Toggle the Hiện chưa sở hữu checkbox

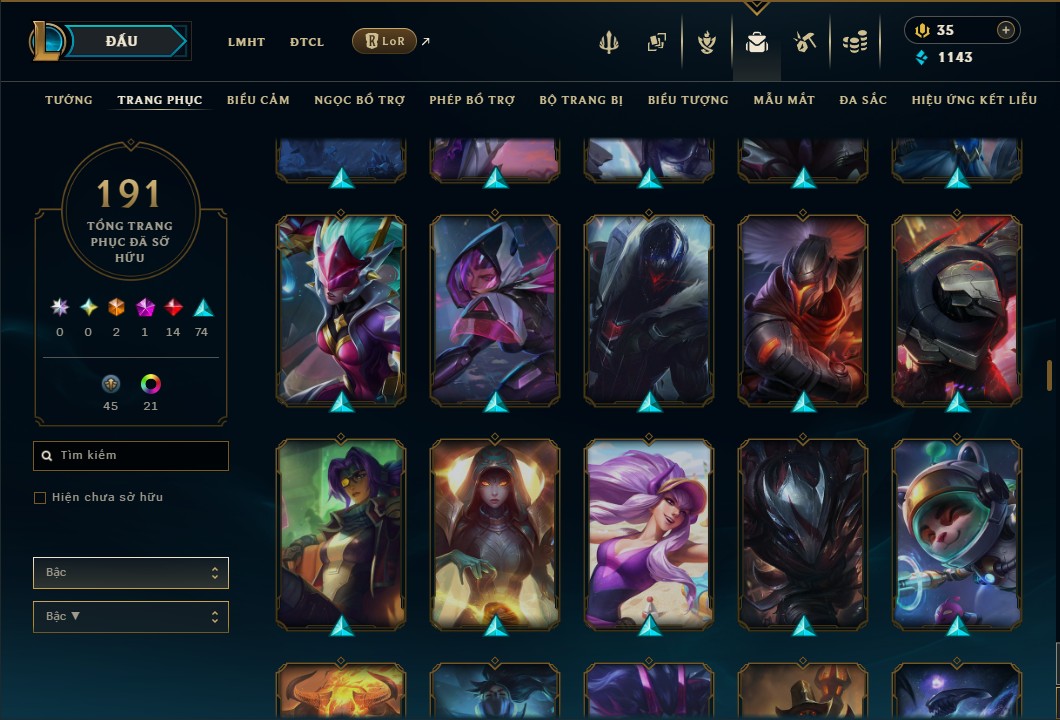[x=40, y=498]
